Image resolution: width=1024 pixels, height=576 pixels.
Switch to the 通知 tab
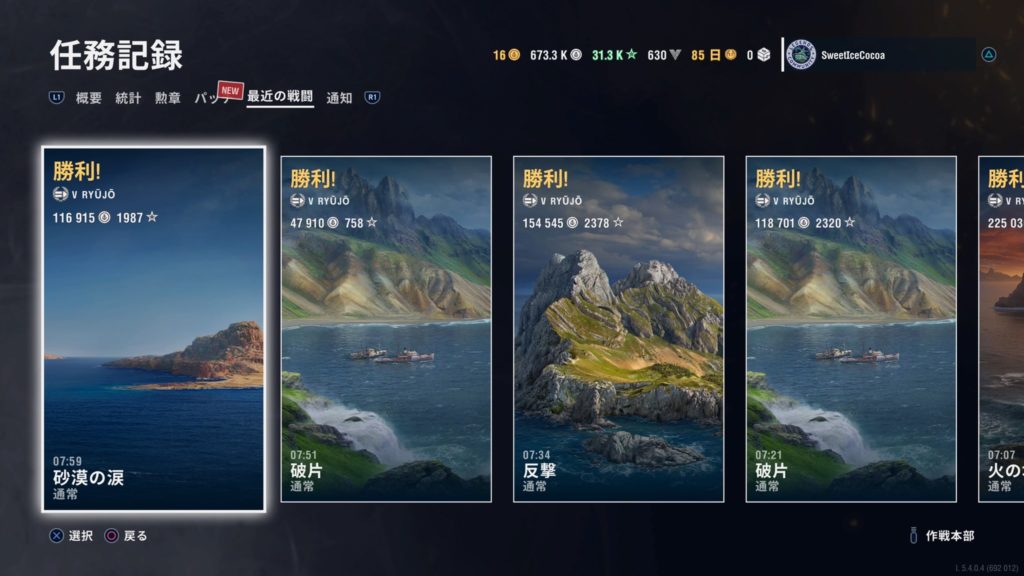pos(339,98)
